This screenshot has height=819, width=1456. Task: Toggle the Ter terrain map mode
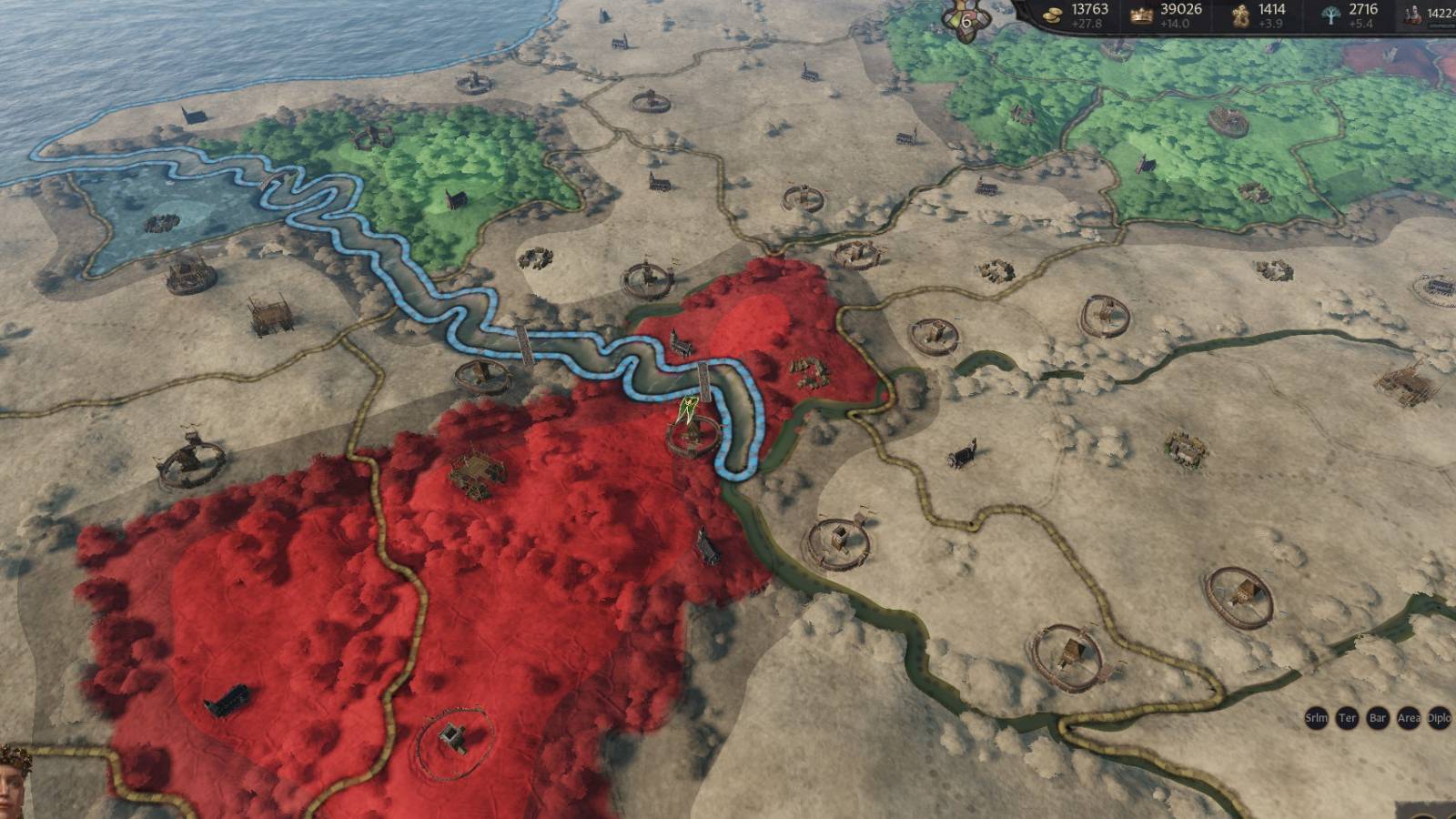(x=1347, y=718)
